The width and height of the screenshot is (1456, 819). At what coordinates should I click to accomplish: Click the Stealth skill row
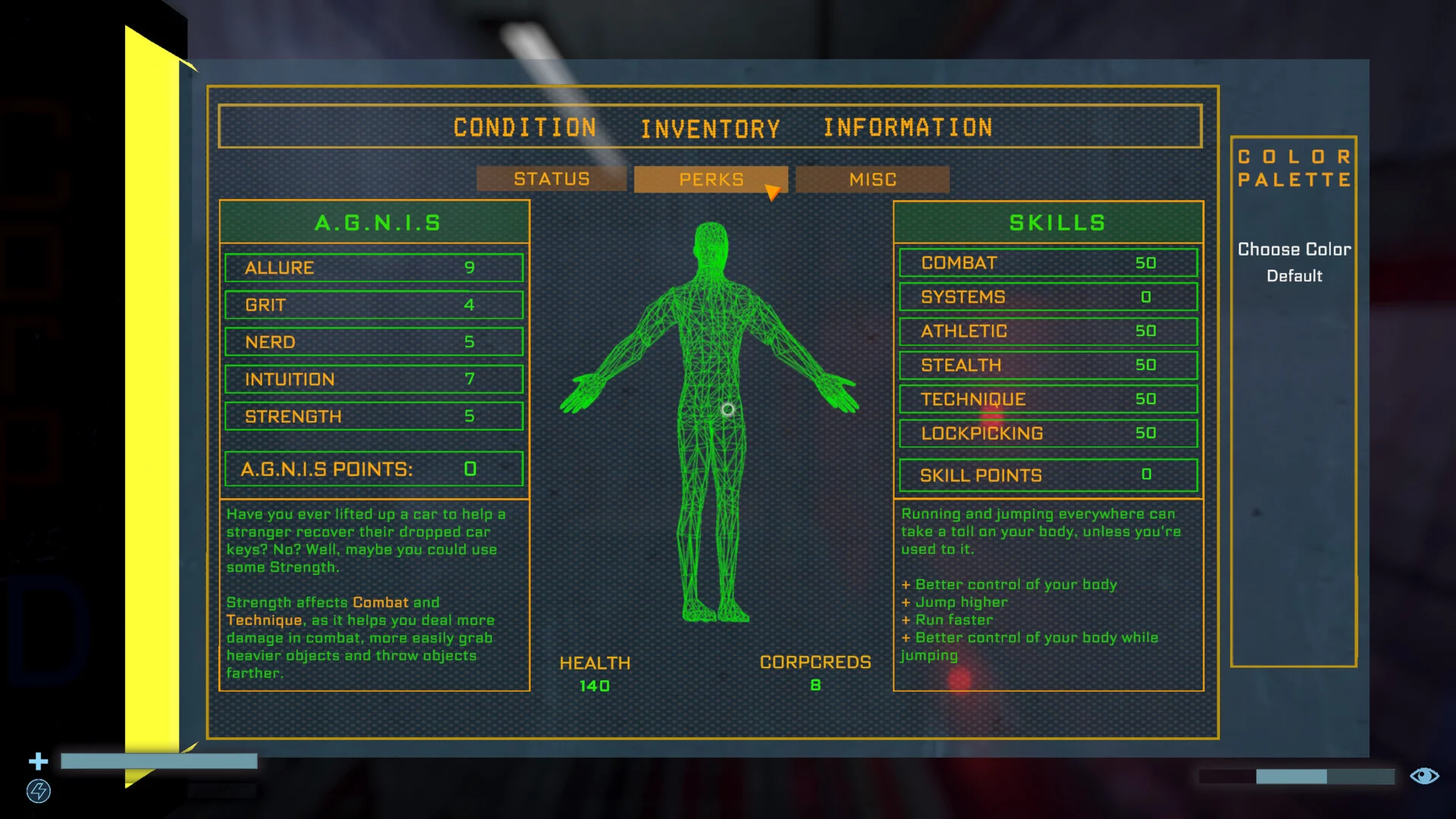1048,366
